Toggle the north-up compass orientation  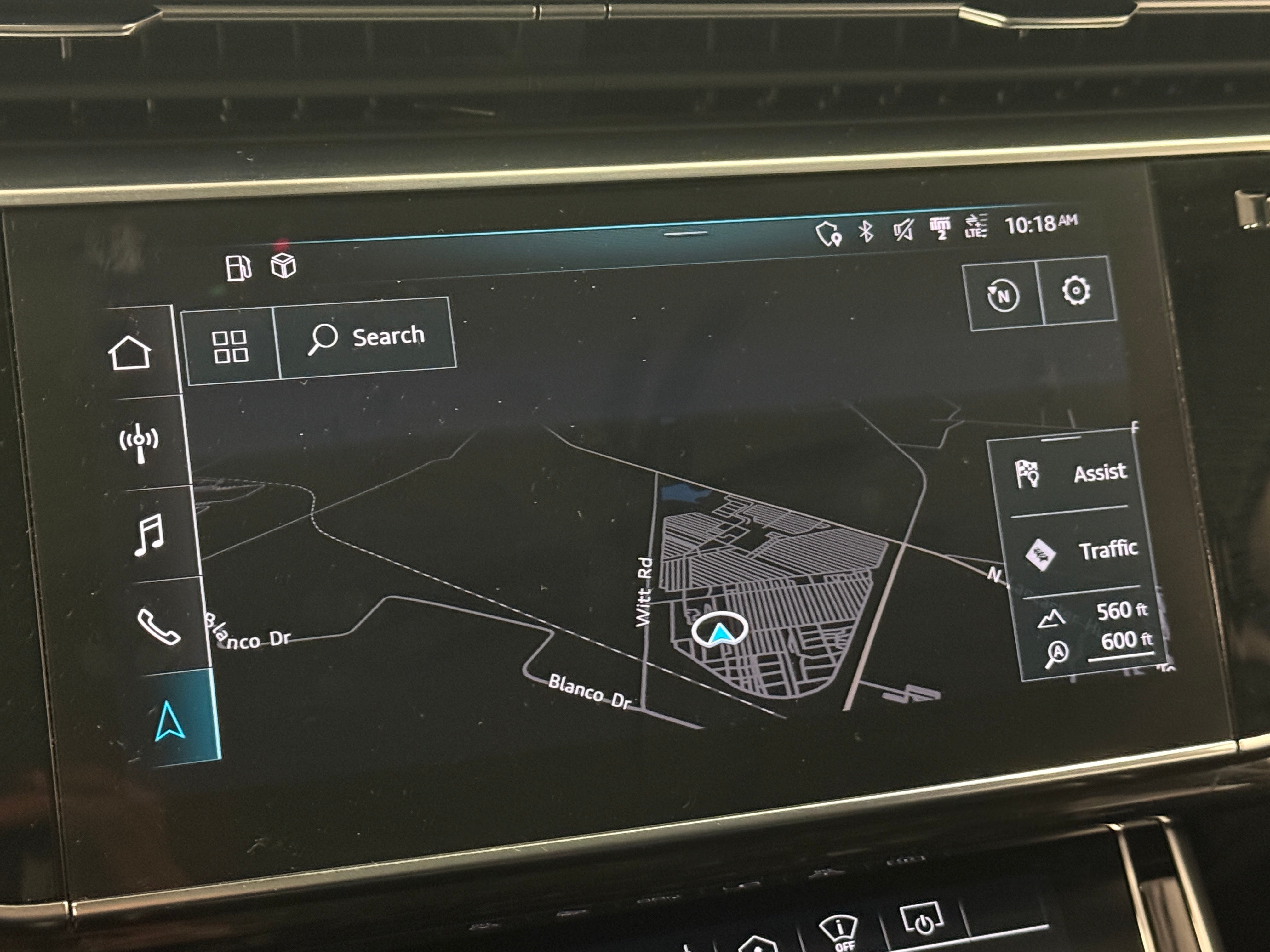[1003, 296]
